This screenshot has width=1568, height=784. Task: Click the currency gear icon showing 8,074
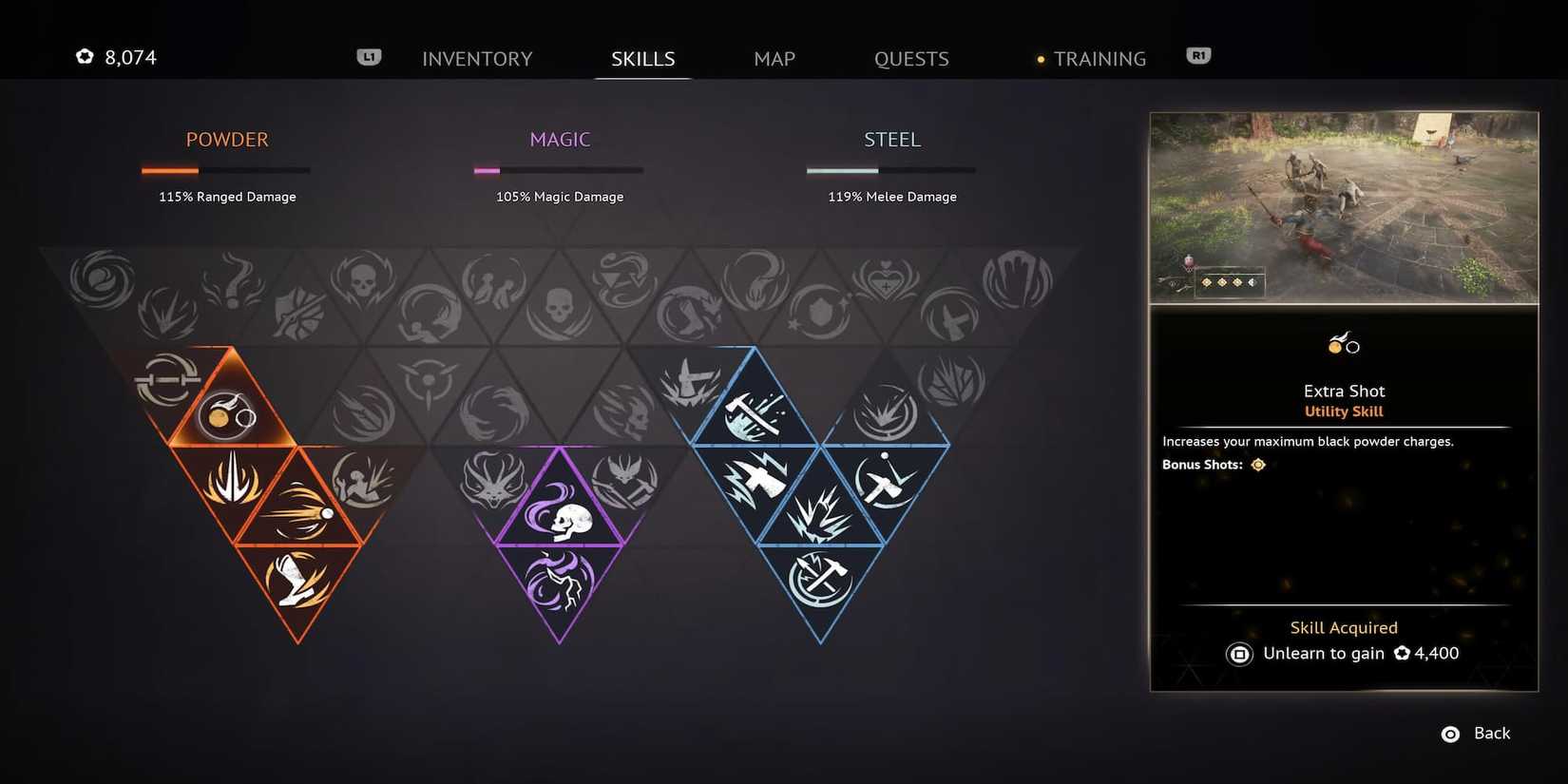(x=84, y=56)
